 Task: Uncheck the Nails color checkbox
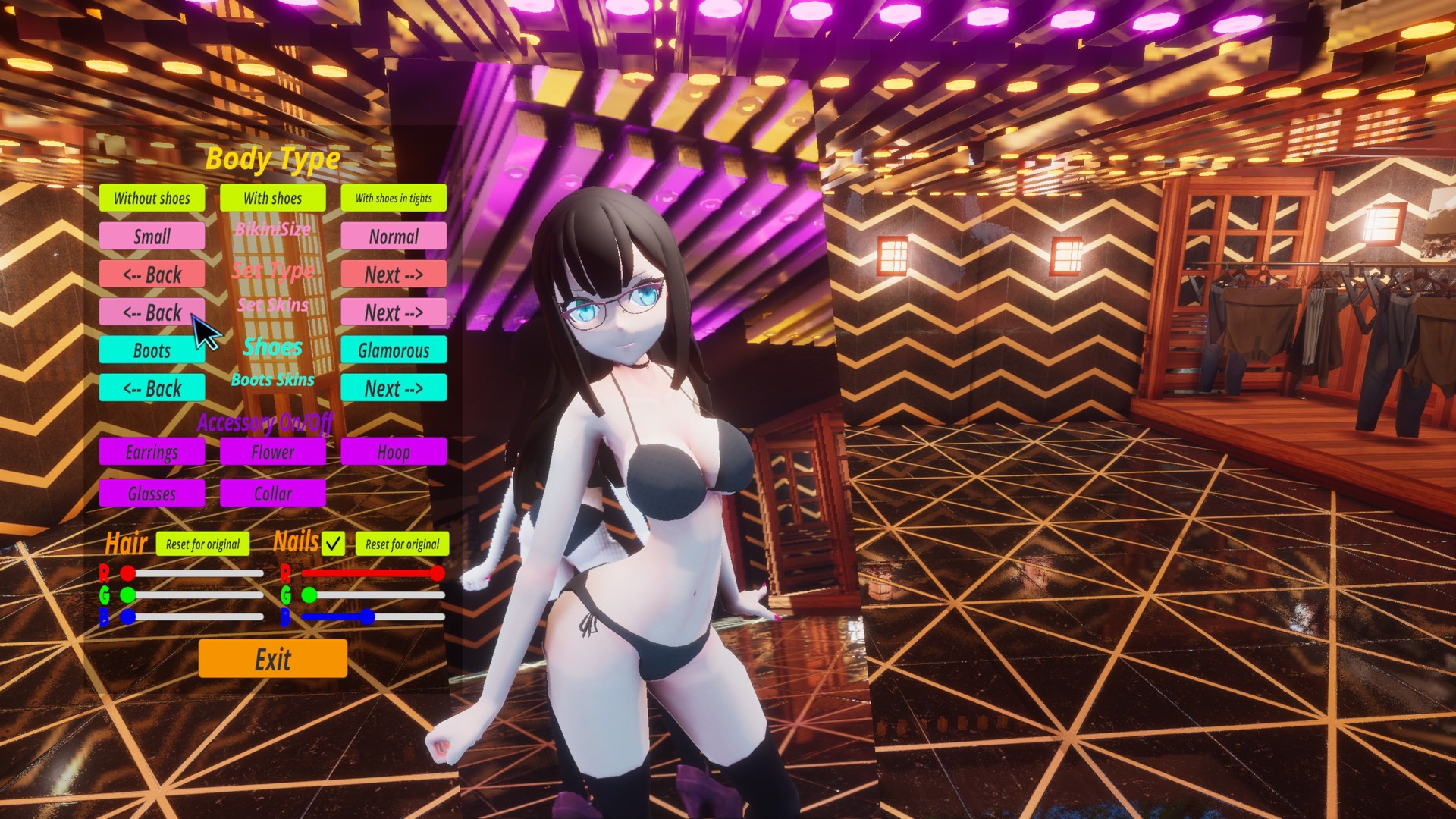332,544
